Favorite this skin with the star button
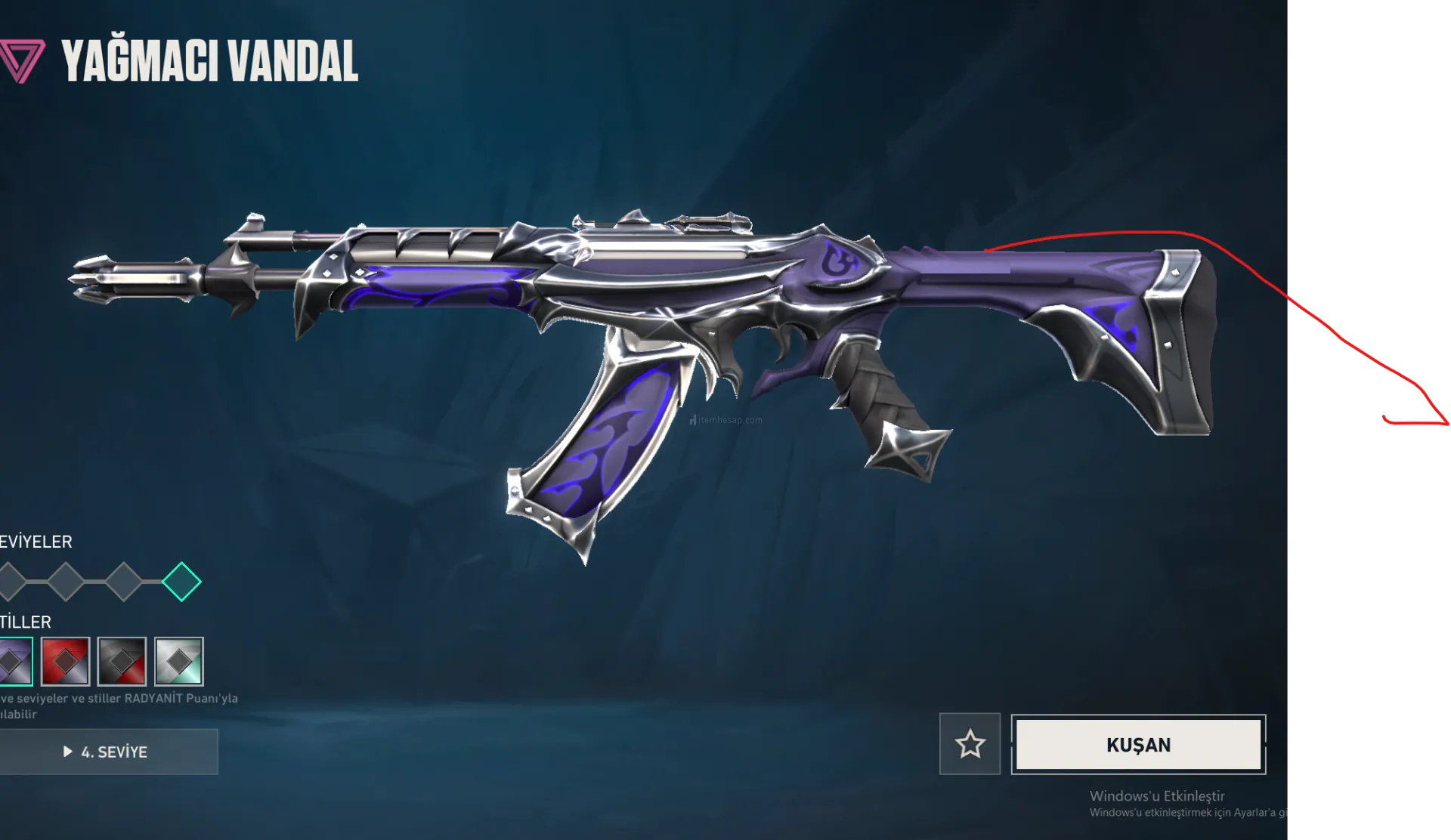Viewport: 1451px width, 840px height. click(970, 745)
